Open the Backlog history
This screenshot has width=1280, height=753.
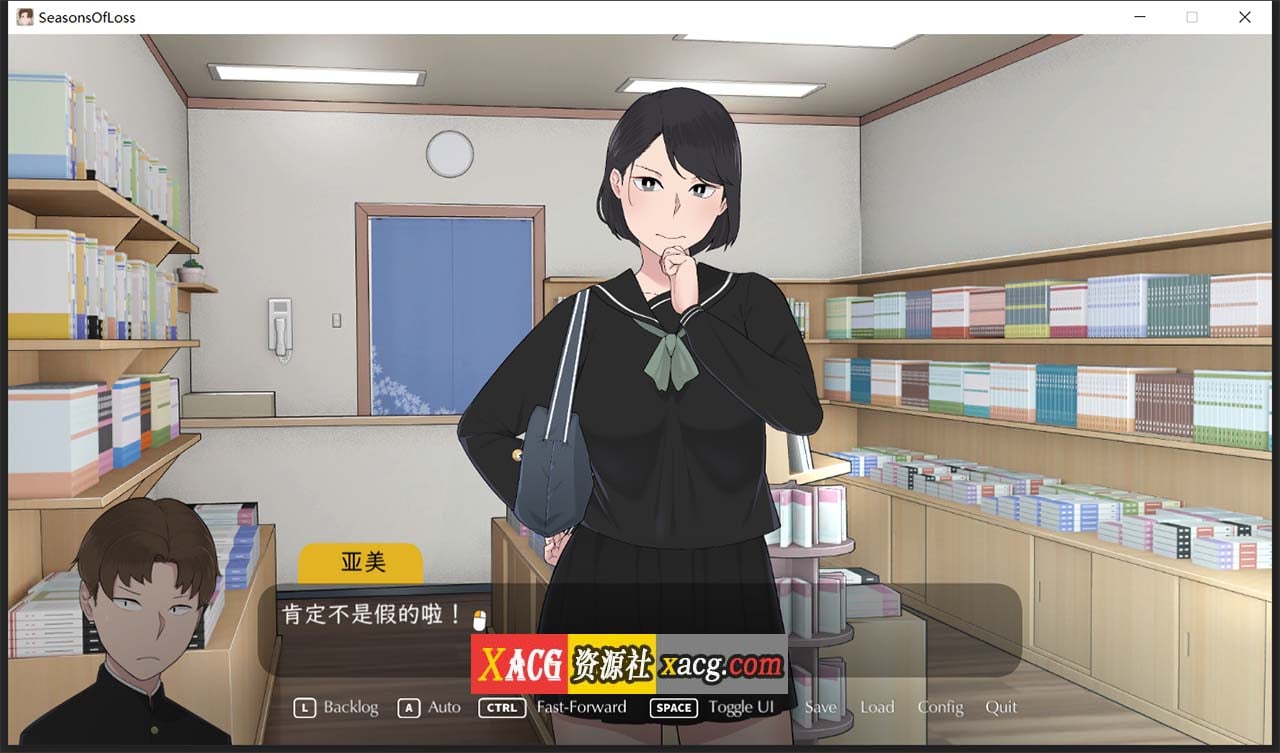351,707
